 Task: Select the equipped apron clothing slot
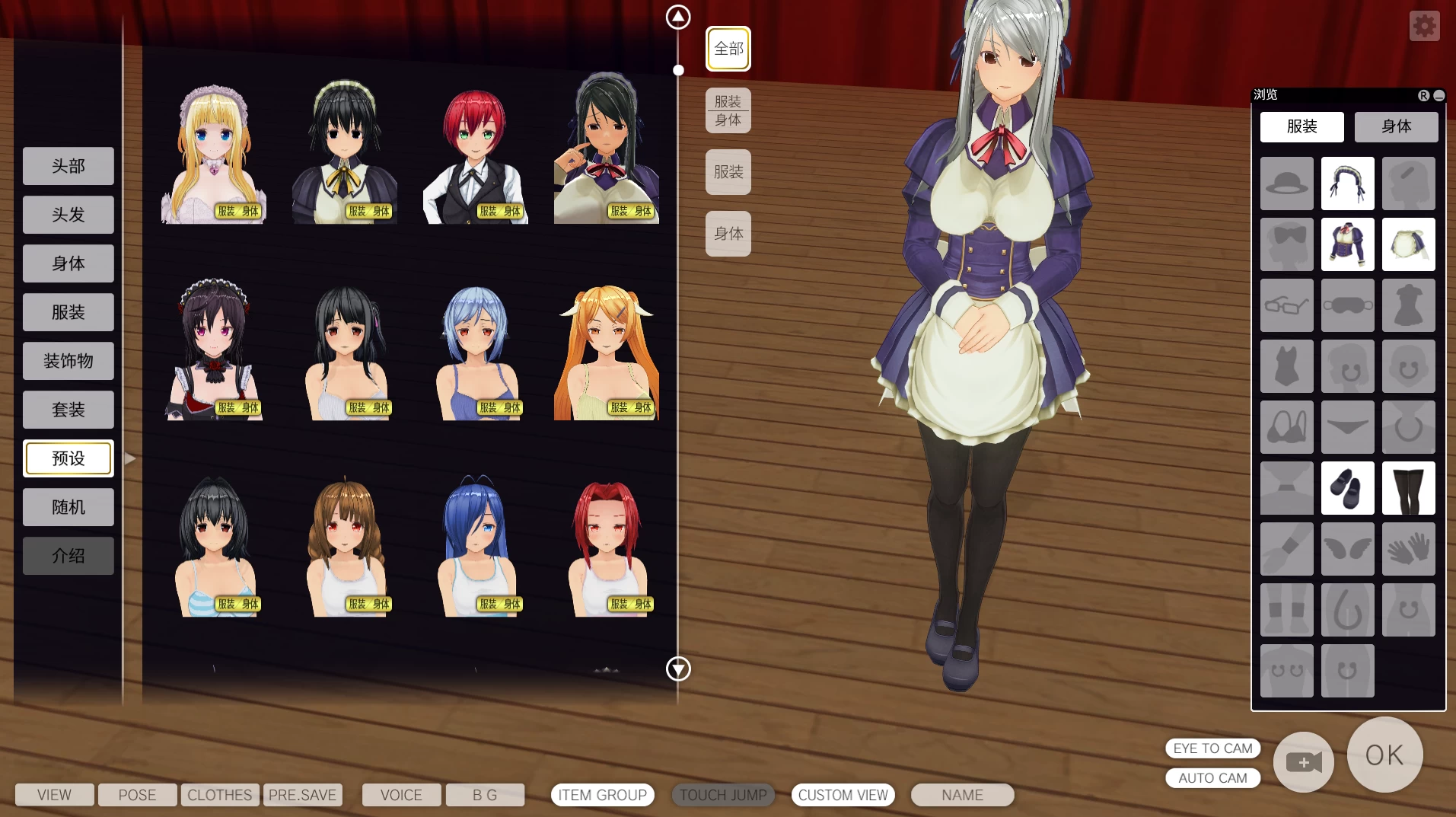click(x=1408, y=244)
